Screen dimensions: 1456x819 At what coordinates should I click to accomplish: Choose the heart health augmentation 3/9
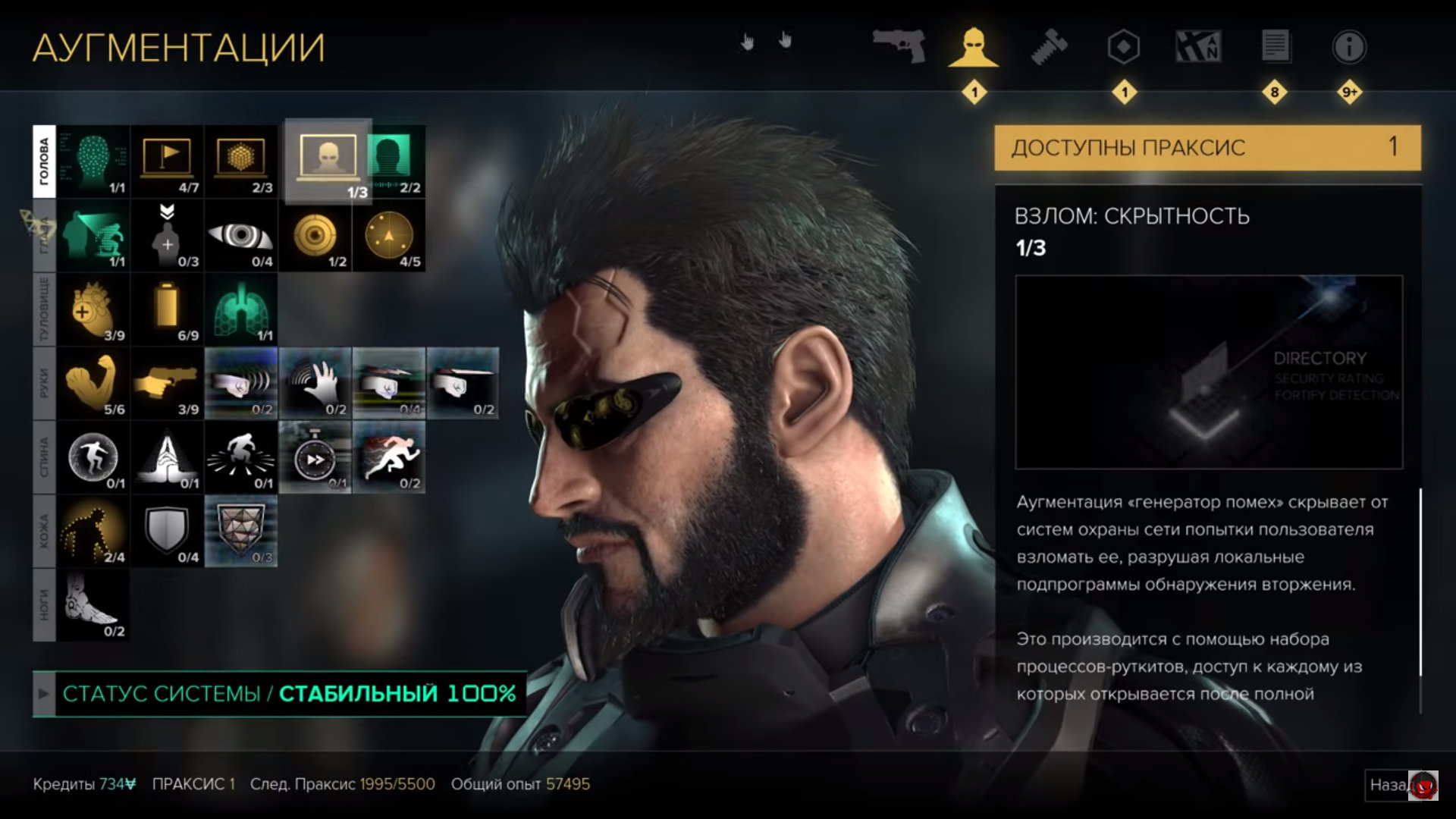click(93, 309)
